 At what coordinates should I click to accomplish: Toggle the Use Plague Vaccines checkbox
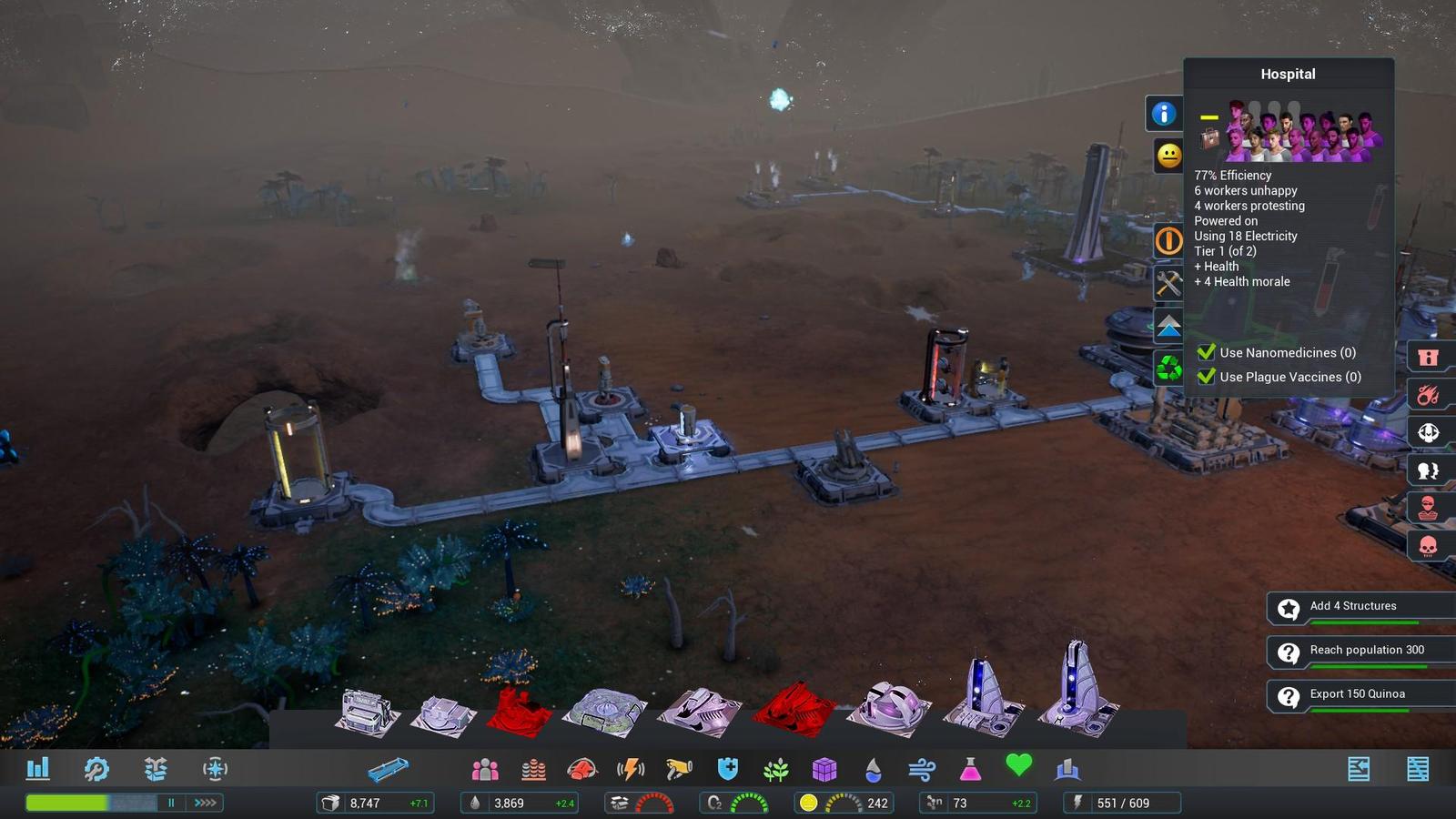[1207, 377]
